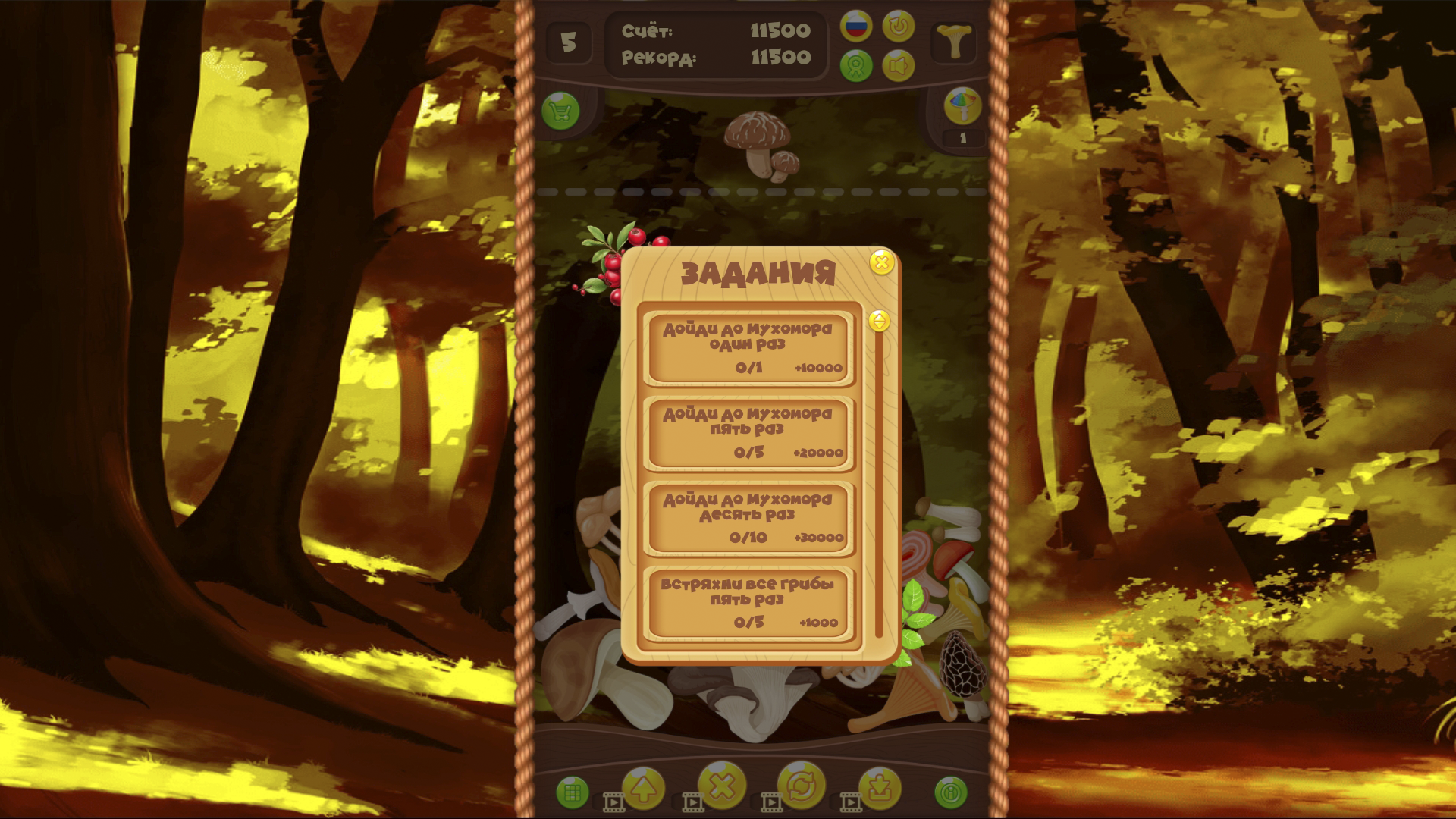
Task: Click the film strip ad icon near refresh
Action: 773,801
